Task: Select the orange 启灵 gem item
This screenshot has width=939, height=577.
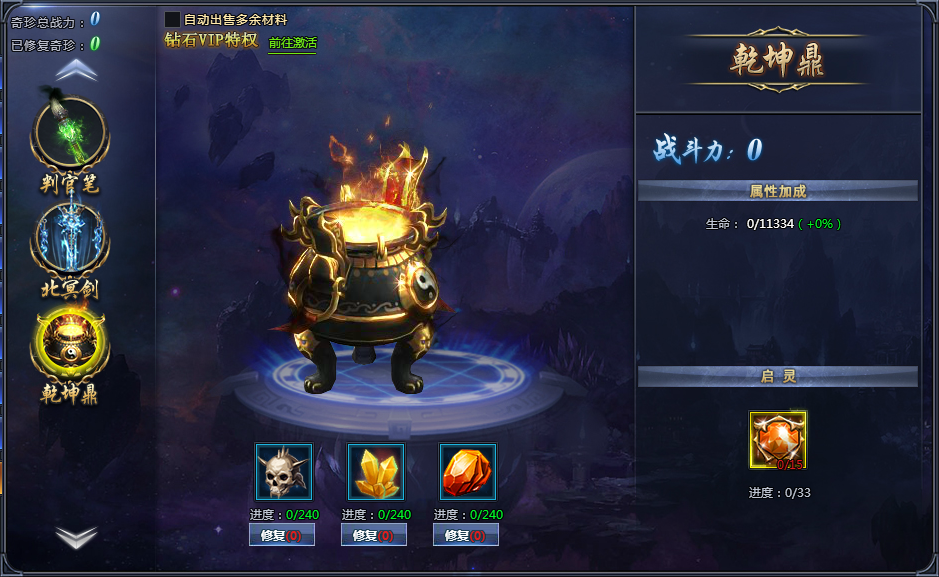Action: tap(778, 440)
